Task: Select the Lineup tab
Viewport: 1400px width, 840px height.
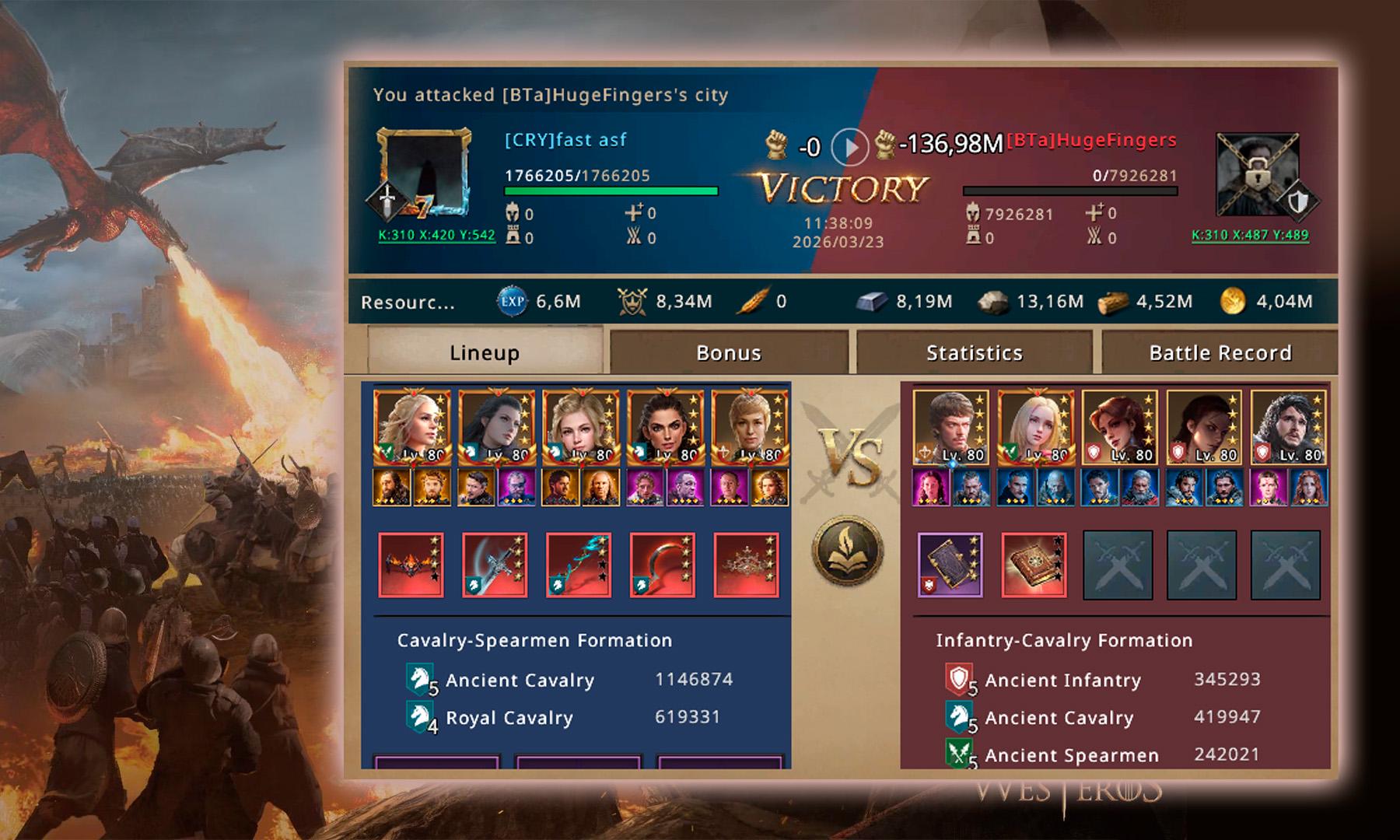Action: [x=484, y=353]
